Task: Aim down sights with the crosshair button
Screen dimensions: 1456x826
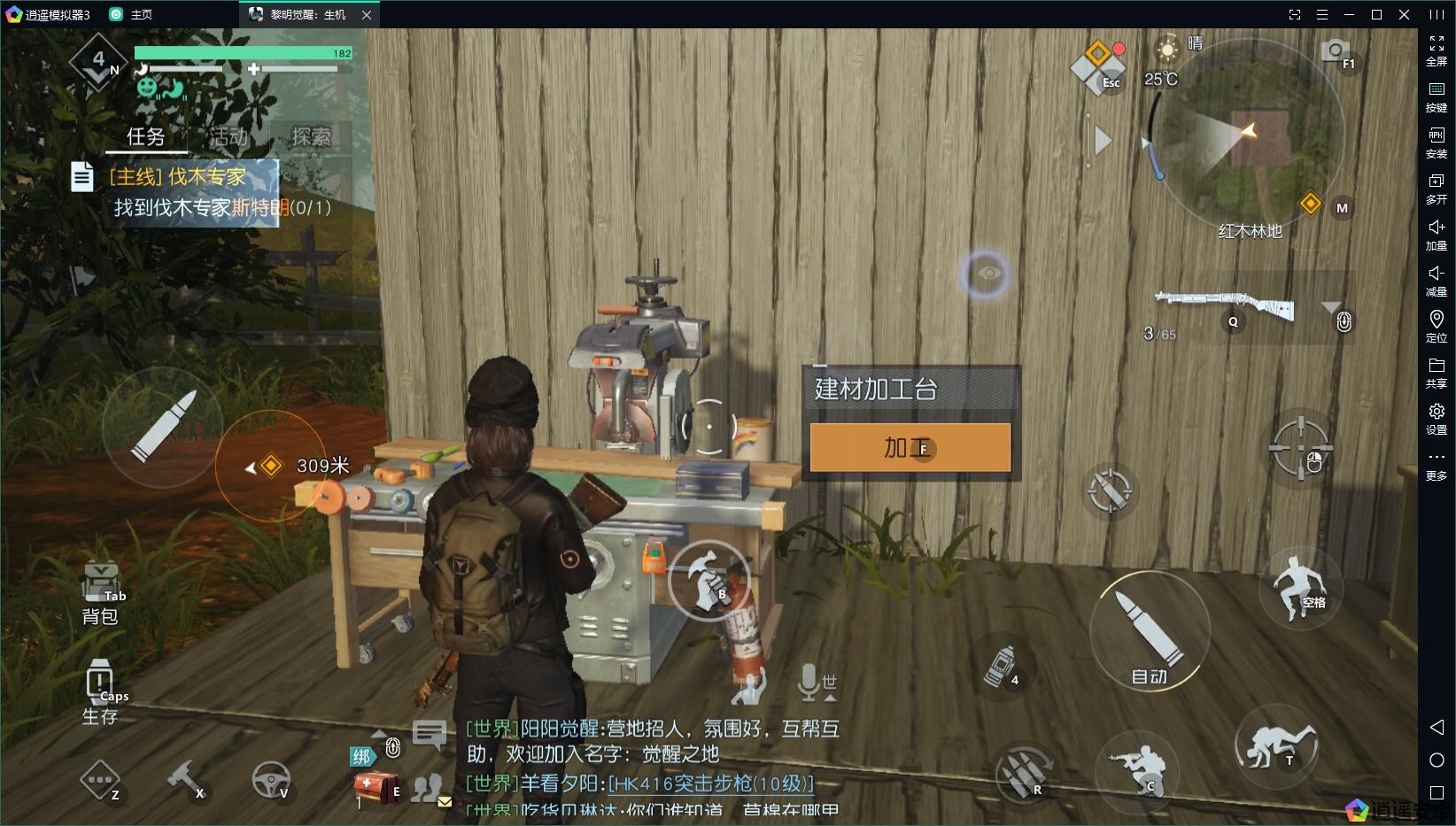Action: [x=1300, y=447]
